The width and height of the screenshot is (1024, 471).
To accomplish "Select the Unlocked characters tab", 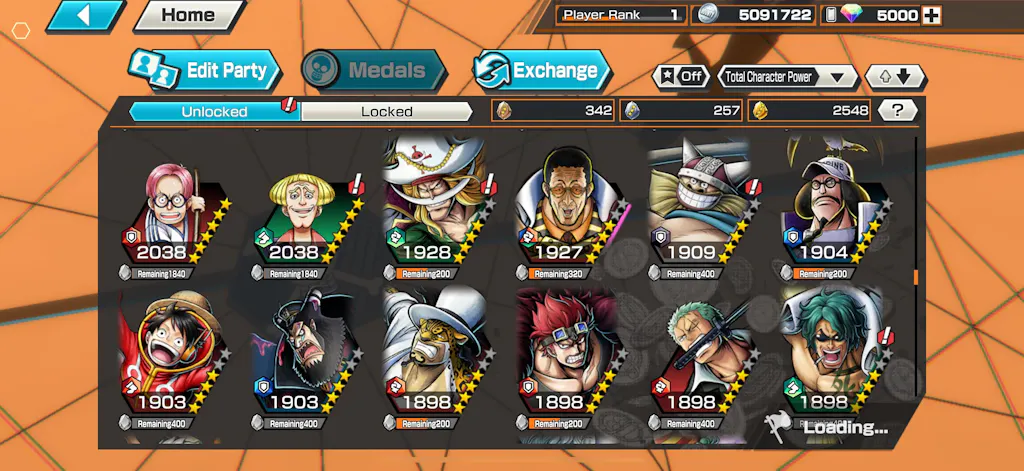I will (x=214, y=111).
